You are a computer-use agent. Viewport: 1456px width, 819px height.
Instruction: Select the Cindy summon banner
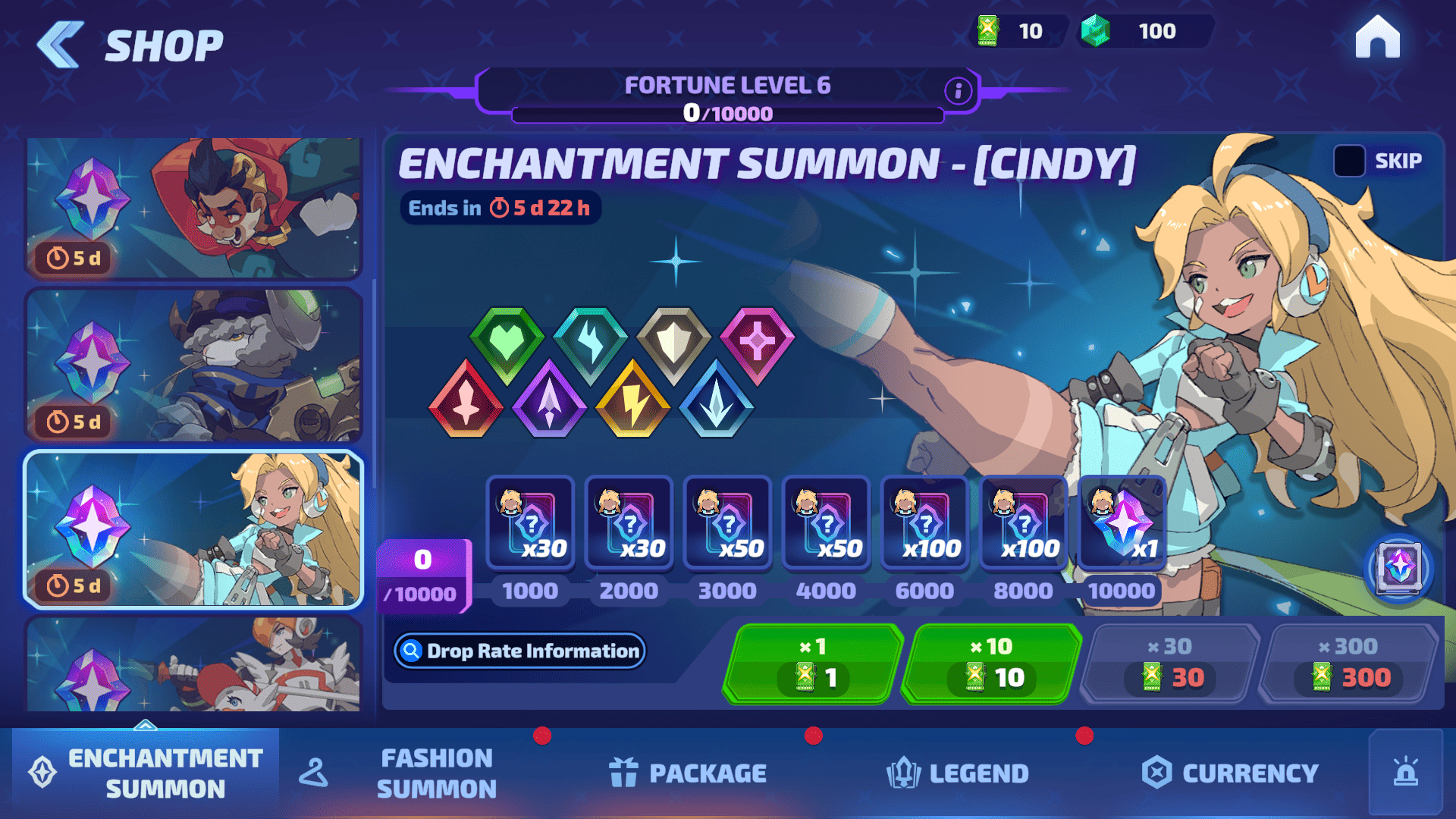tap(194, 529)
